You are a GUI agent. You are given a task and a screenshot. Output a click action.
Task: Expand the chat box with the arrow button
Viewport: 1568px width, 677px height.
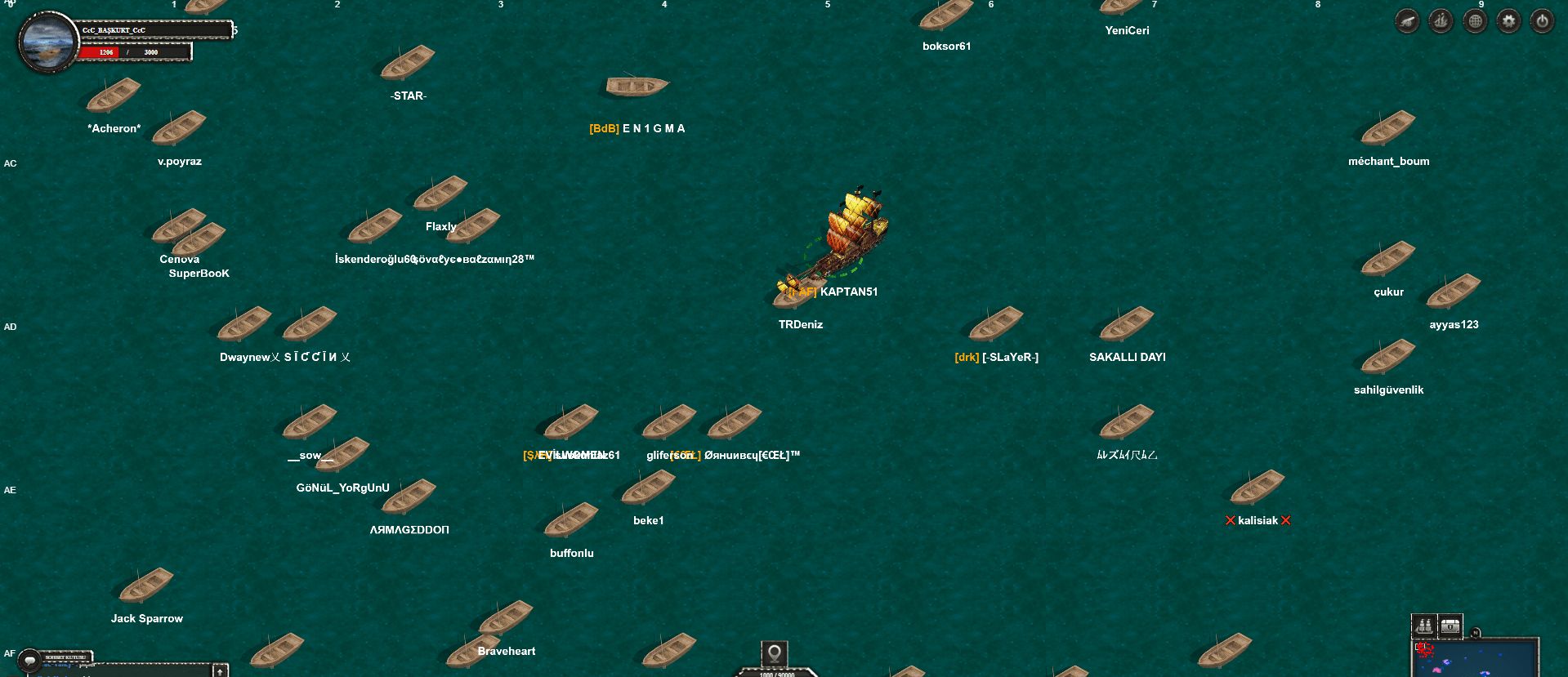click(219, 673)
